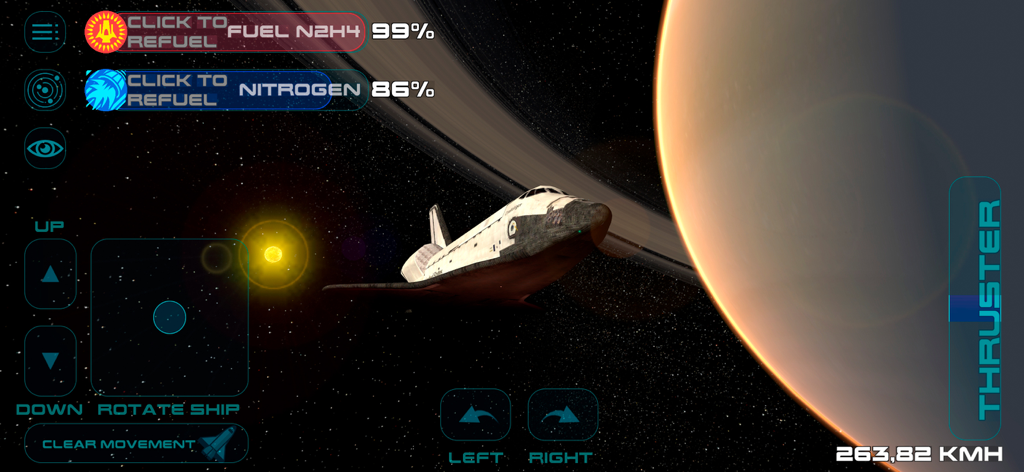Tap the Up arrow button

pos(50,274)
